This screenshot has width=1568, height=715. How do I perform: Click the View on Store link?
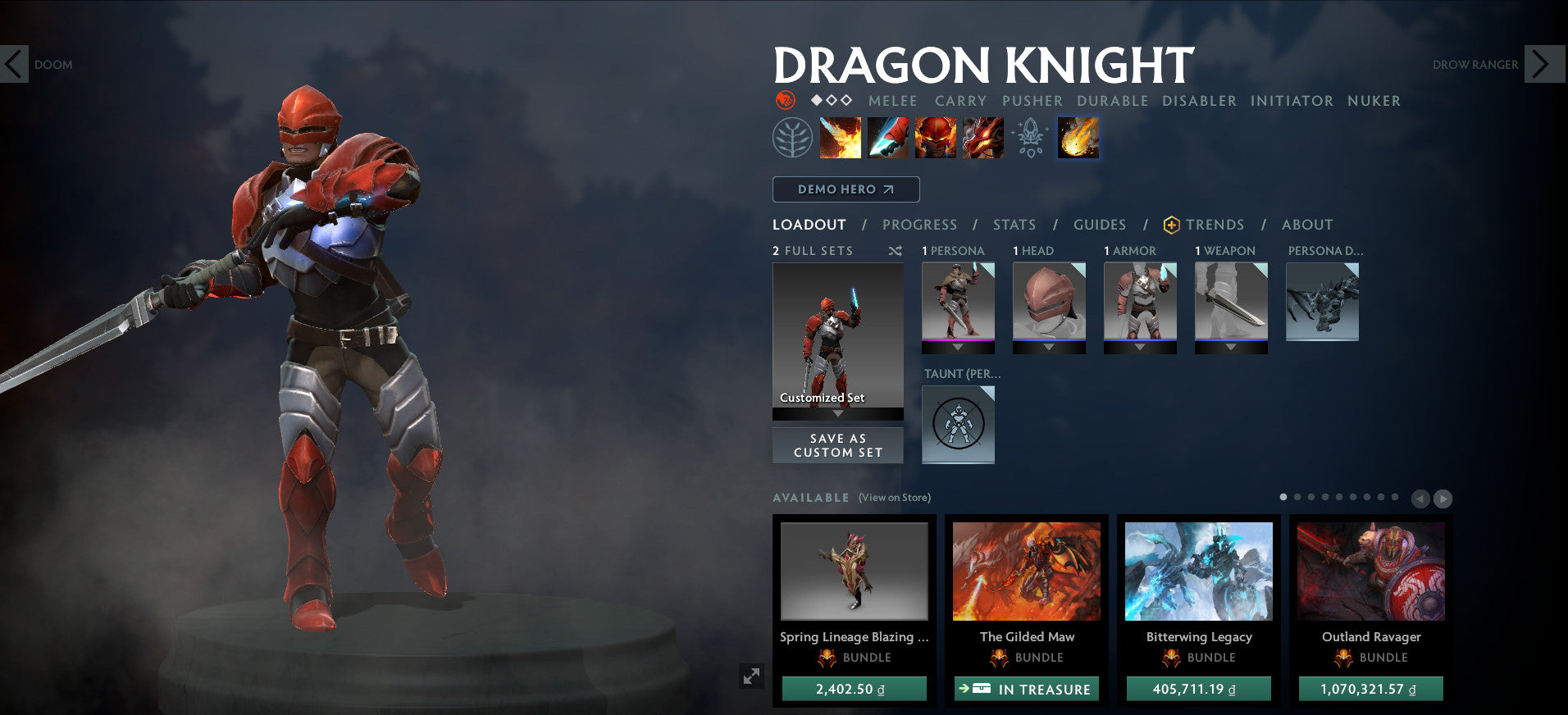(894, 498)
